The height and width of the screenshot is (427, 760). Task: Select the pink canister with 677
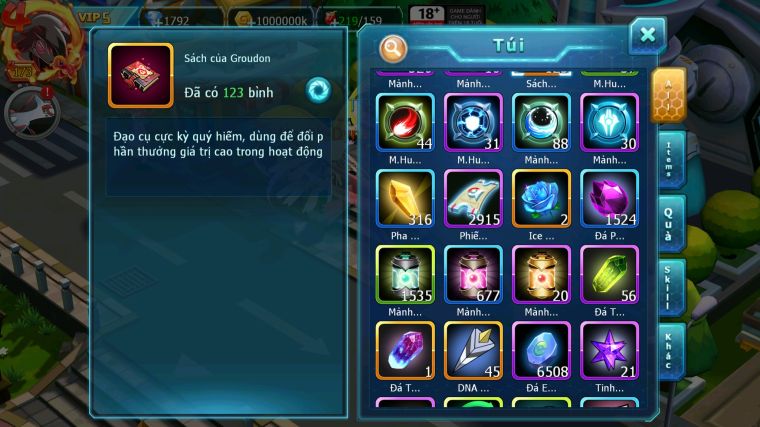473,274
